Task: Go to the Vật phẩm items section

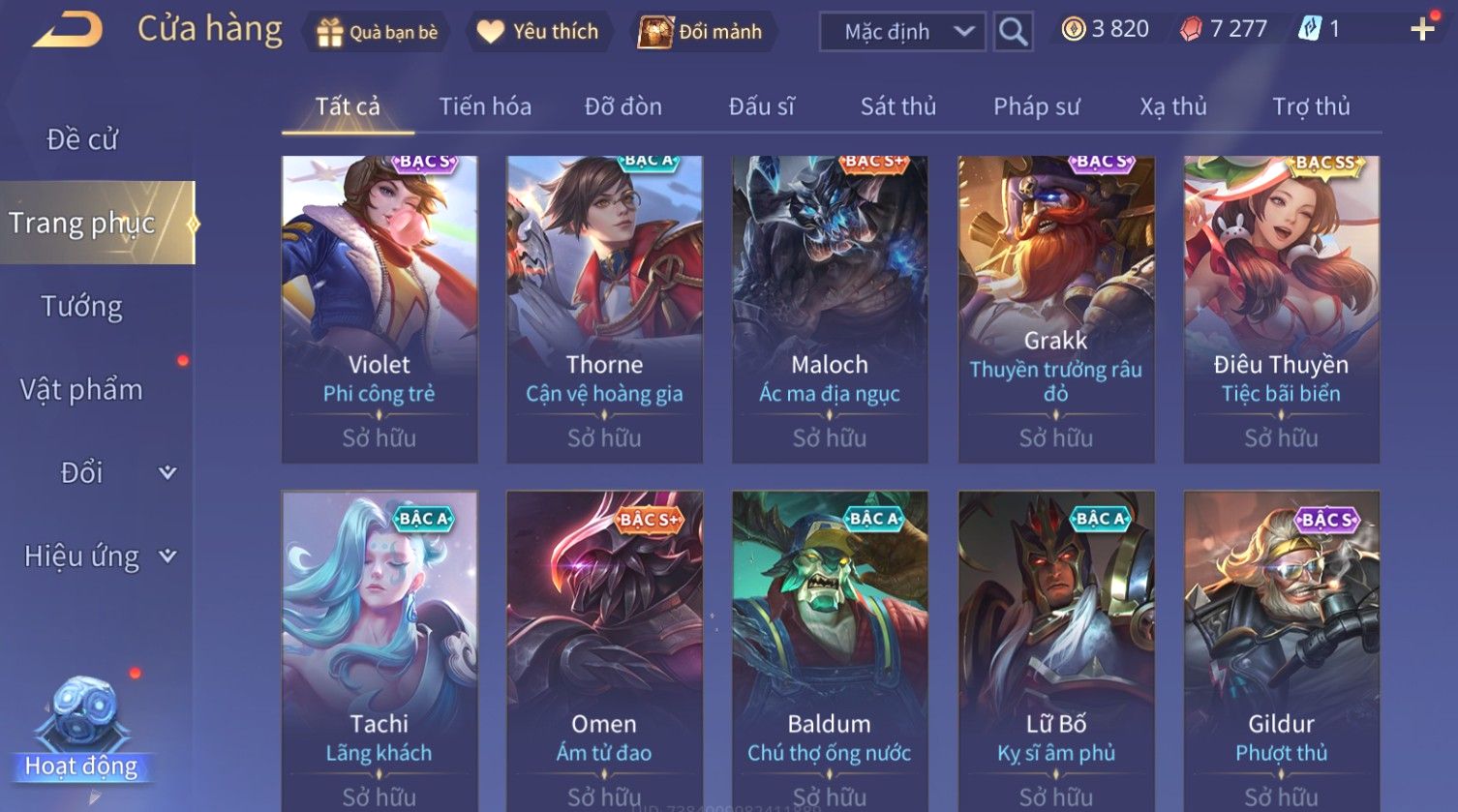Action: (x=82, y=389)
